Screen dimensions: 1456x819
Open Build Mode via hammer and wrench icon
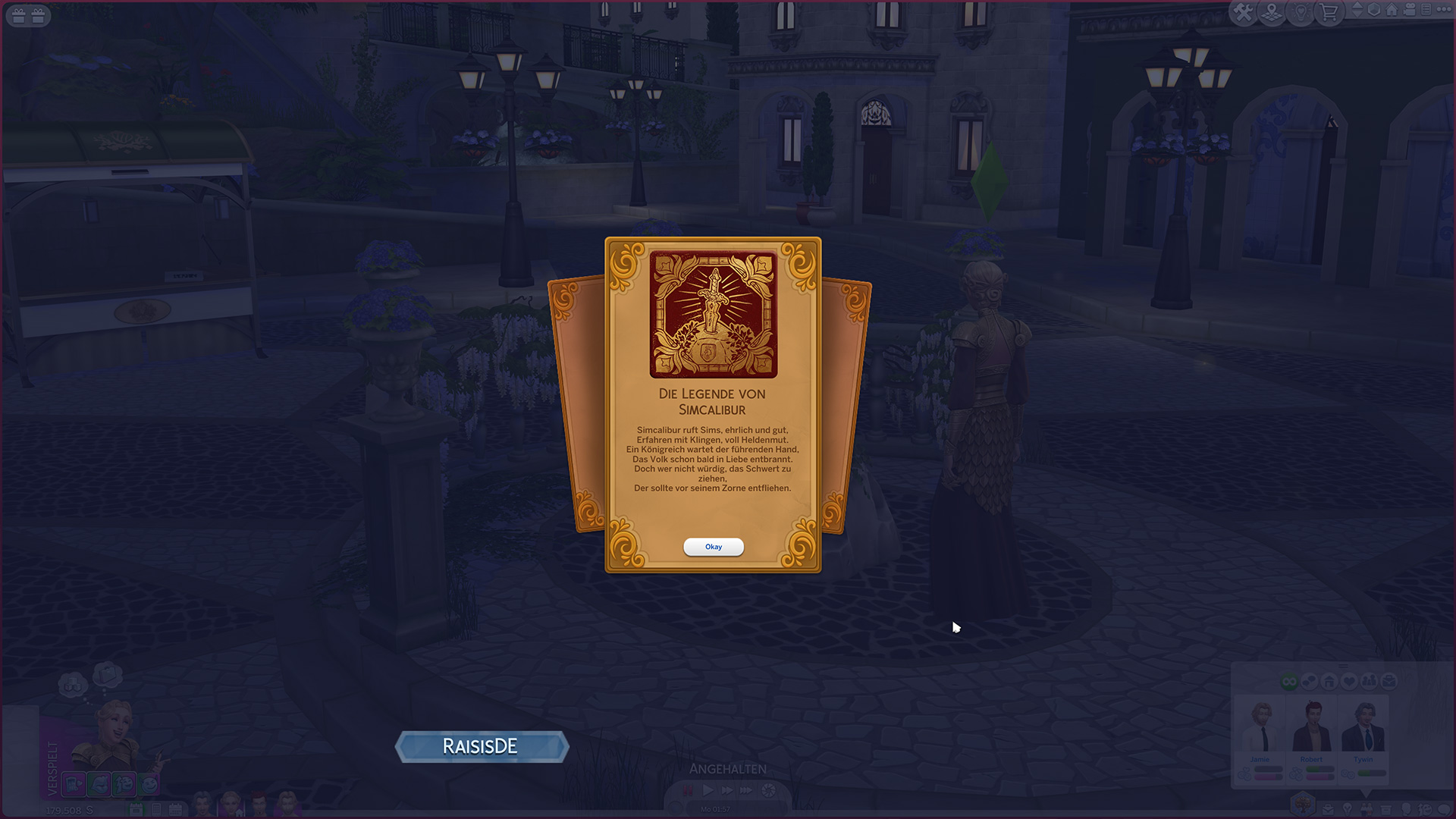point(1243,13)
